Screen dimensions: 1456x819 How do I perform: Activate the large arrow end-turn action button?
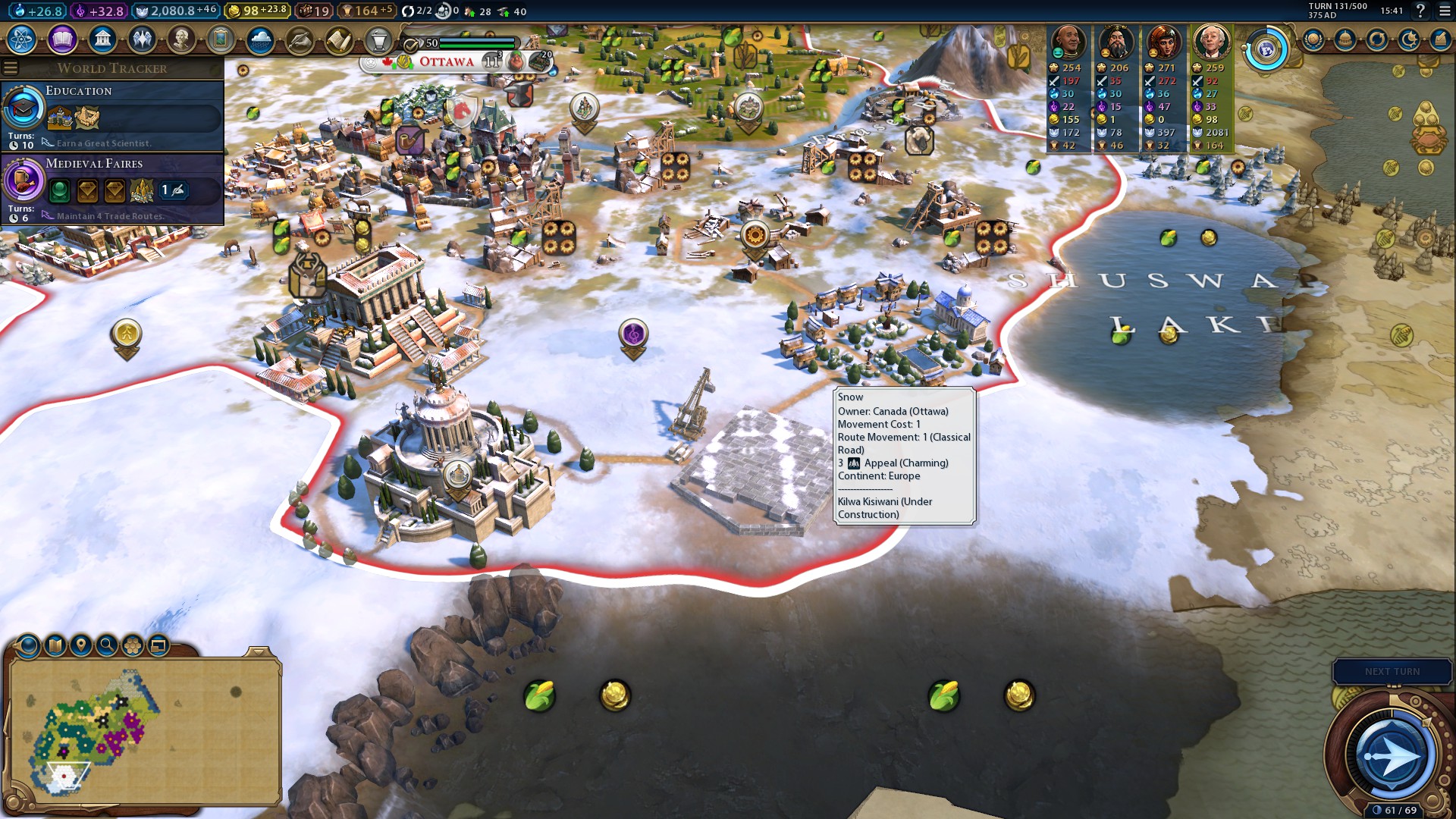click(1391, 755)
